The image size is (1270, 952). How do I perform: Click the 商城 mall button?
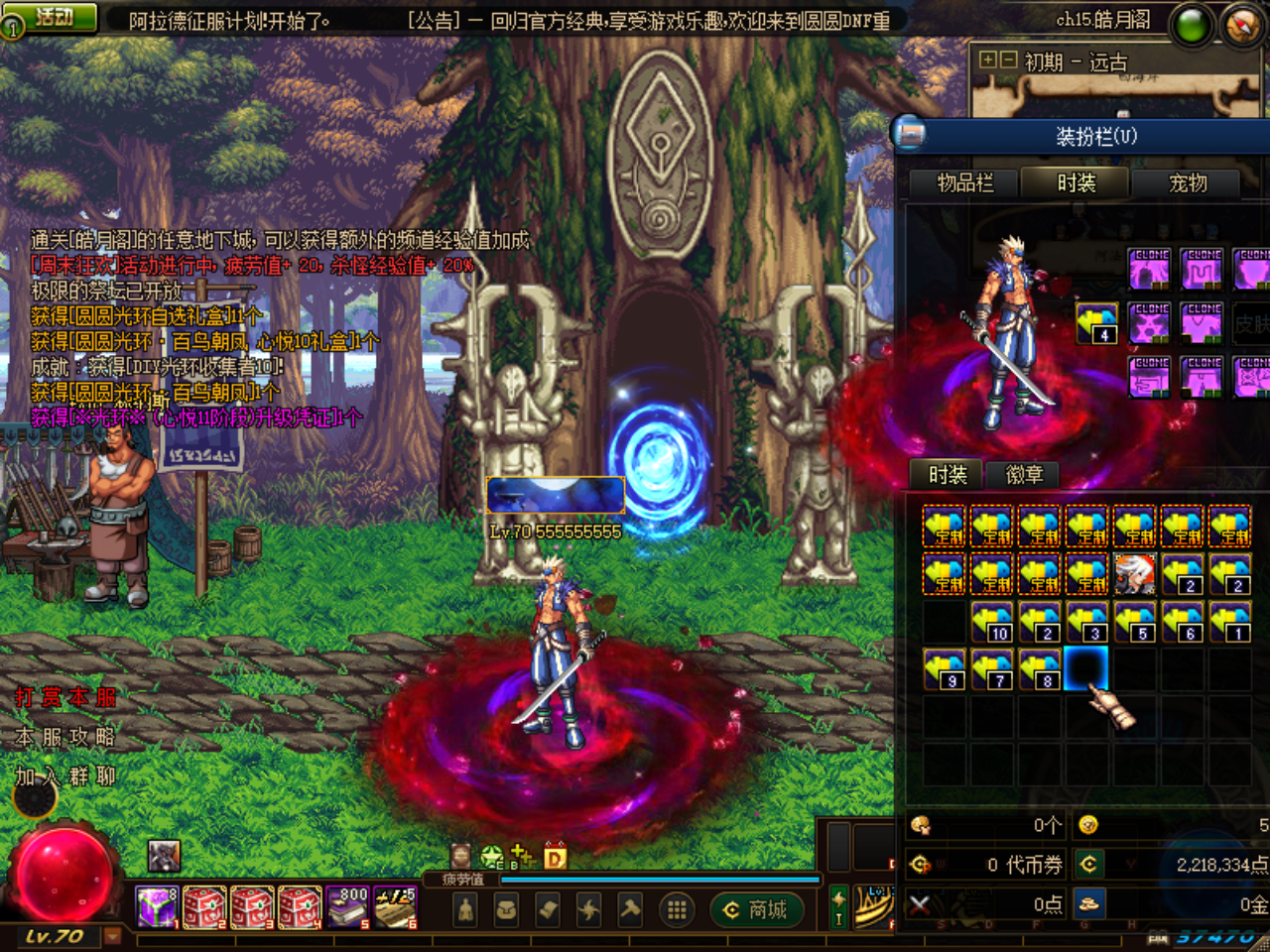click(757, 909)
